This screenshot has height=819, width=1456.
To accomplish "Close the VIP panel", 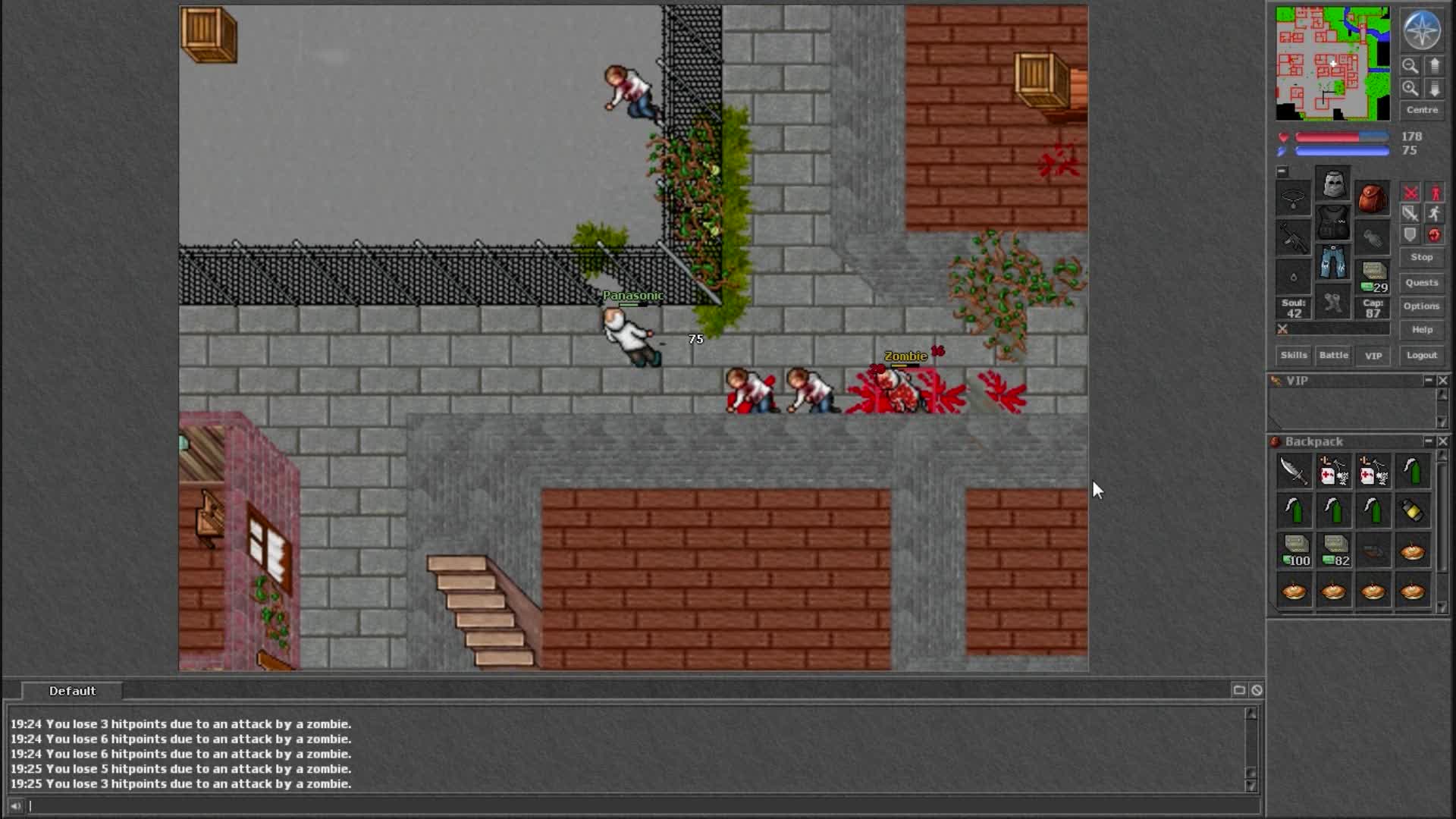I will click(1442, 381).
